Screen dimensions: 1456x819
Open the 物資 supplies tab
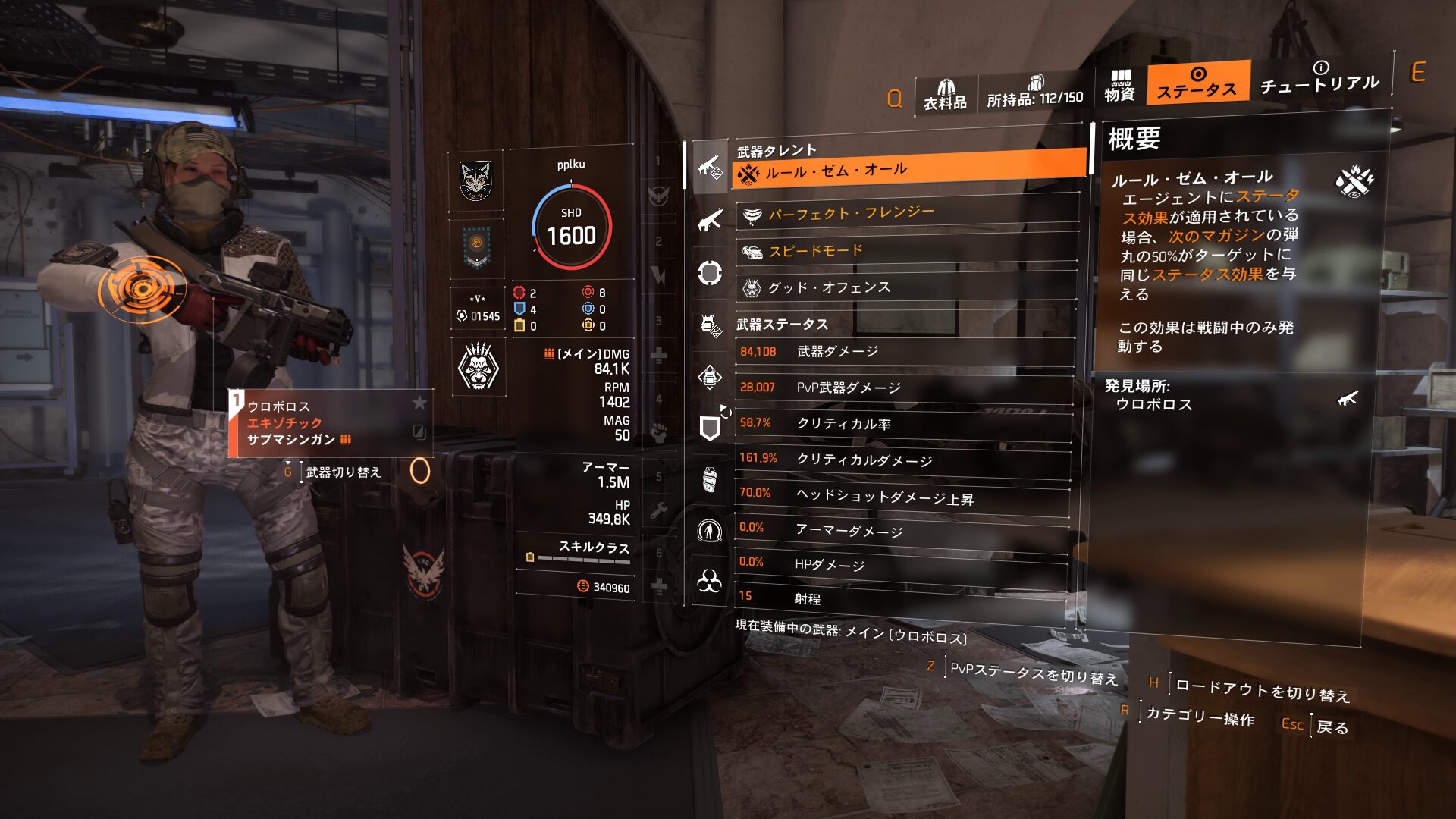[x=1119, y=85]
